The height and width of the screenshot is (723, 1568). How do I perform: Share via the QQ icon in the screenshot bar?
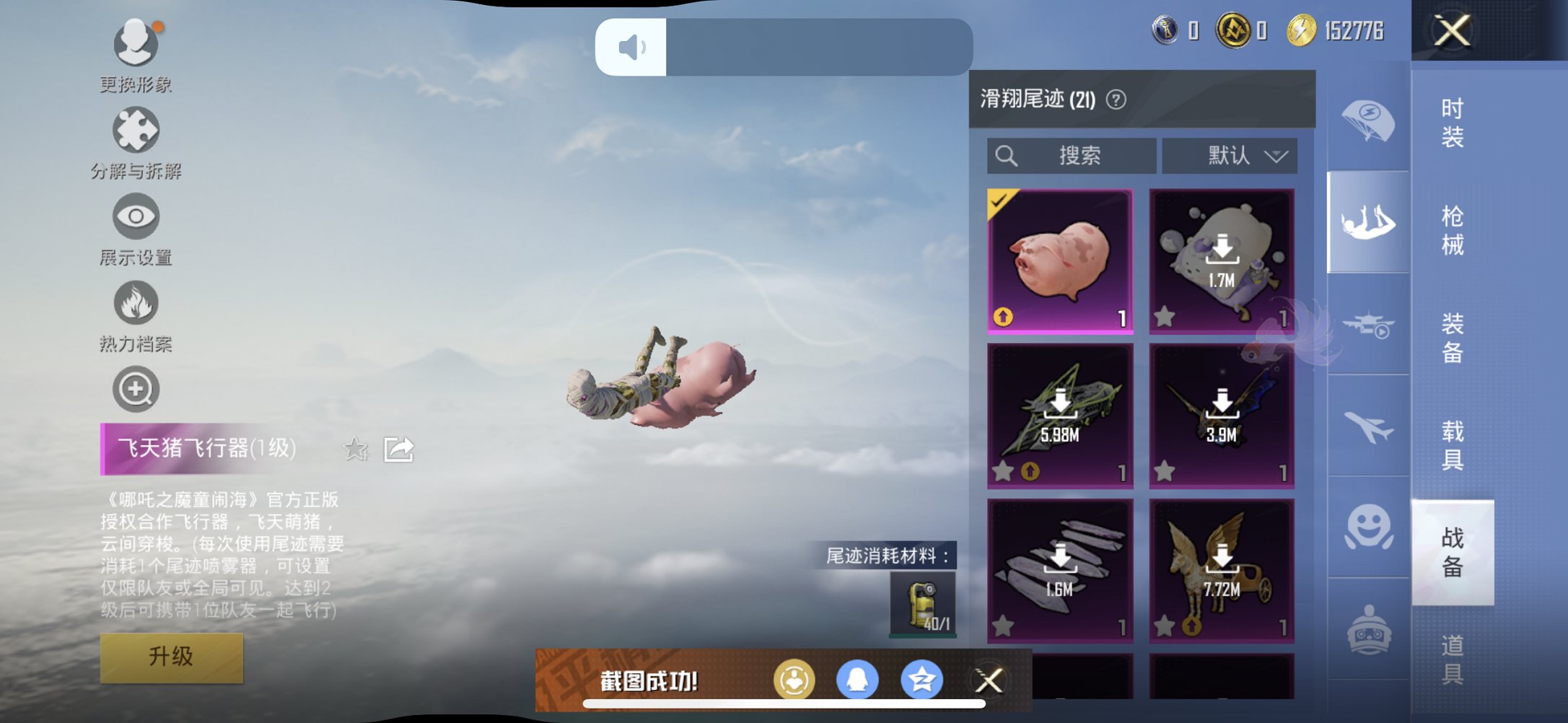(857, 678)
